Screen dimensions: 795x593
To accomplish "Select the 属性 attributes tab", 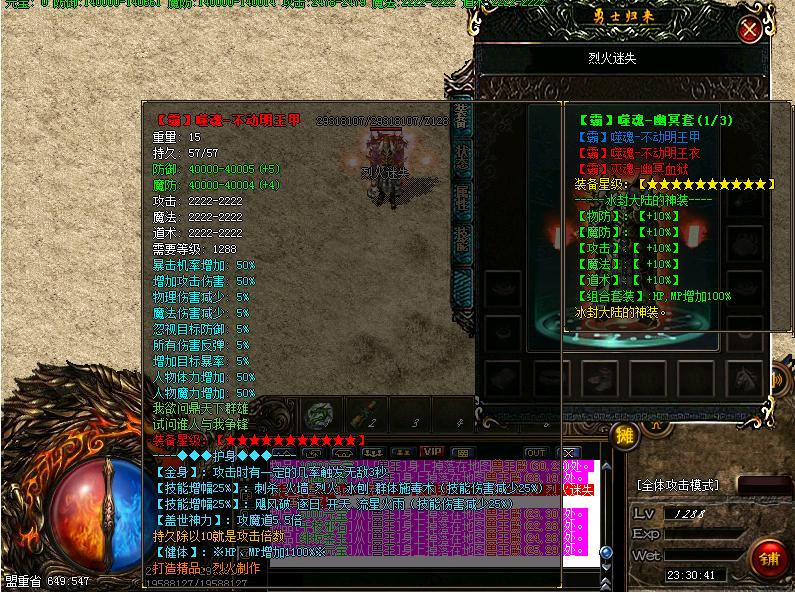I will coord(461,200).
